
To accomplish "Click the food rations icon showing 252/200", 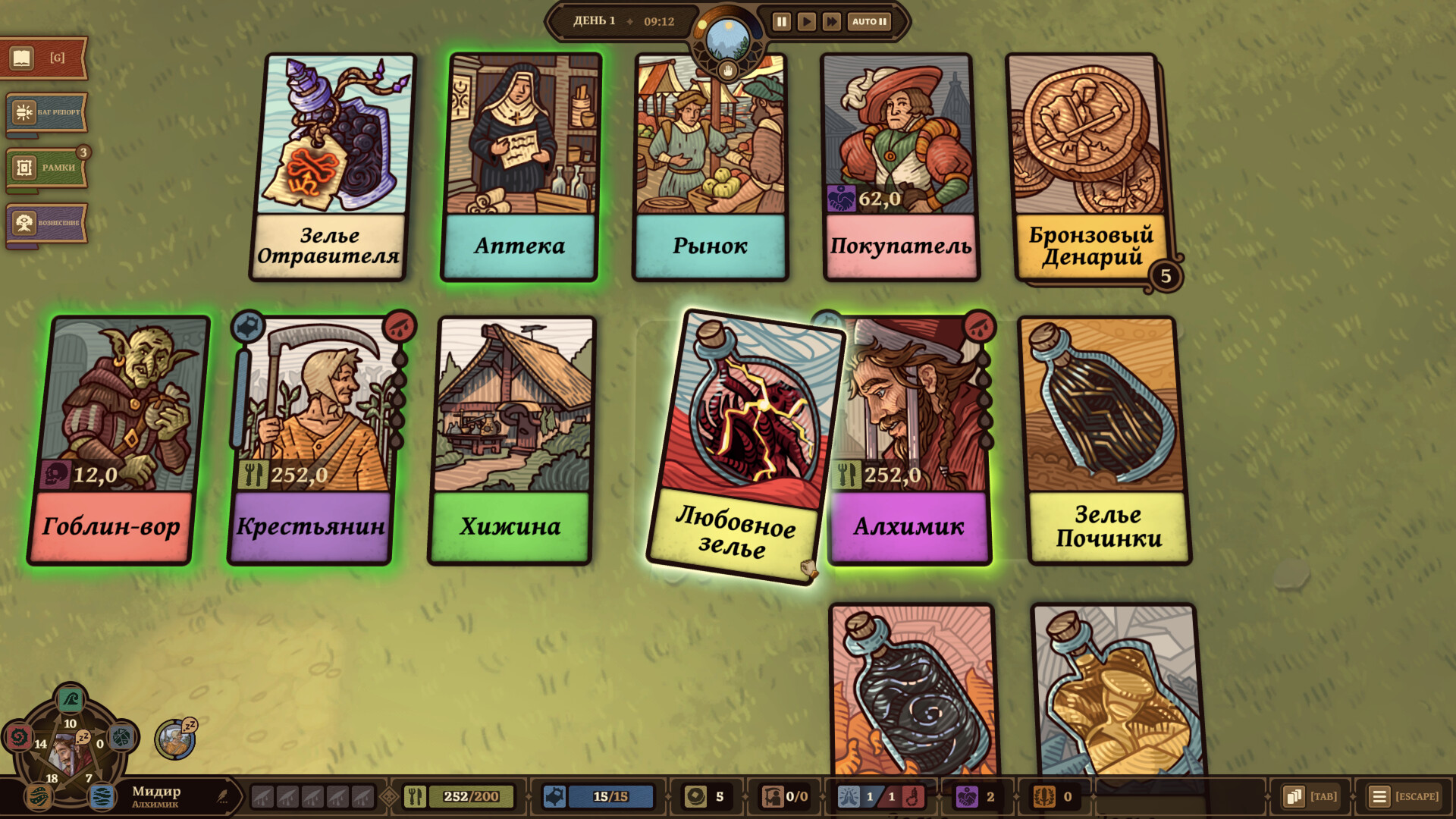I will tap(416, 797).
